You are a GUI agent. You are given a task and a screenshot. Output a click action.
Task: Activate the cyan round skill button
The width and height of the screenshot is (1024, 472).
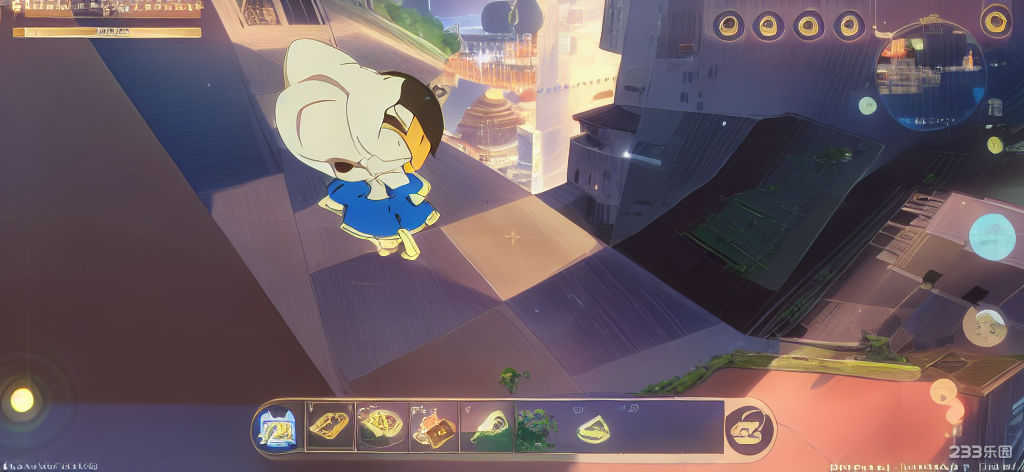(x=991, y=236)
